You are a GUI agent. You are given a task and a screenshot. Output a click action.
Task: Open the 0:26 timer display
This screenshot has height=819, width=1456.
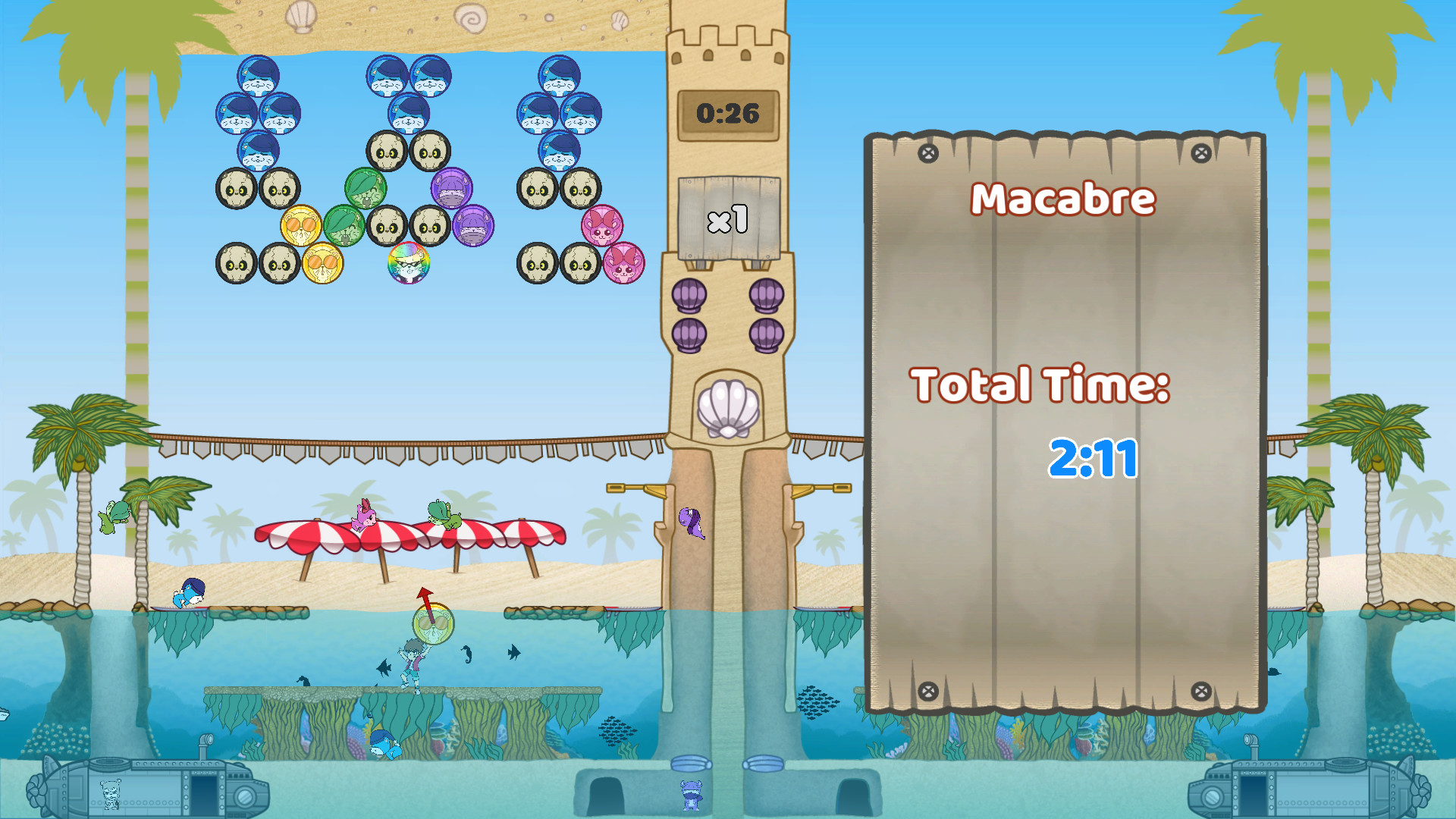726,112
